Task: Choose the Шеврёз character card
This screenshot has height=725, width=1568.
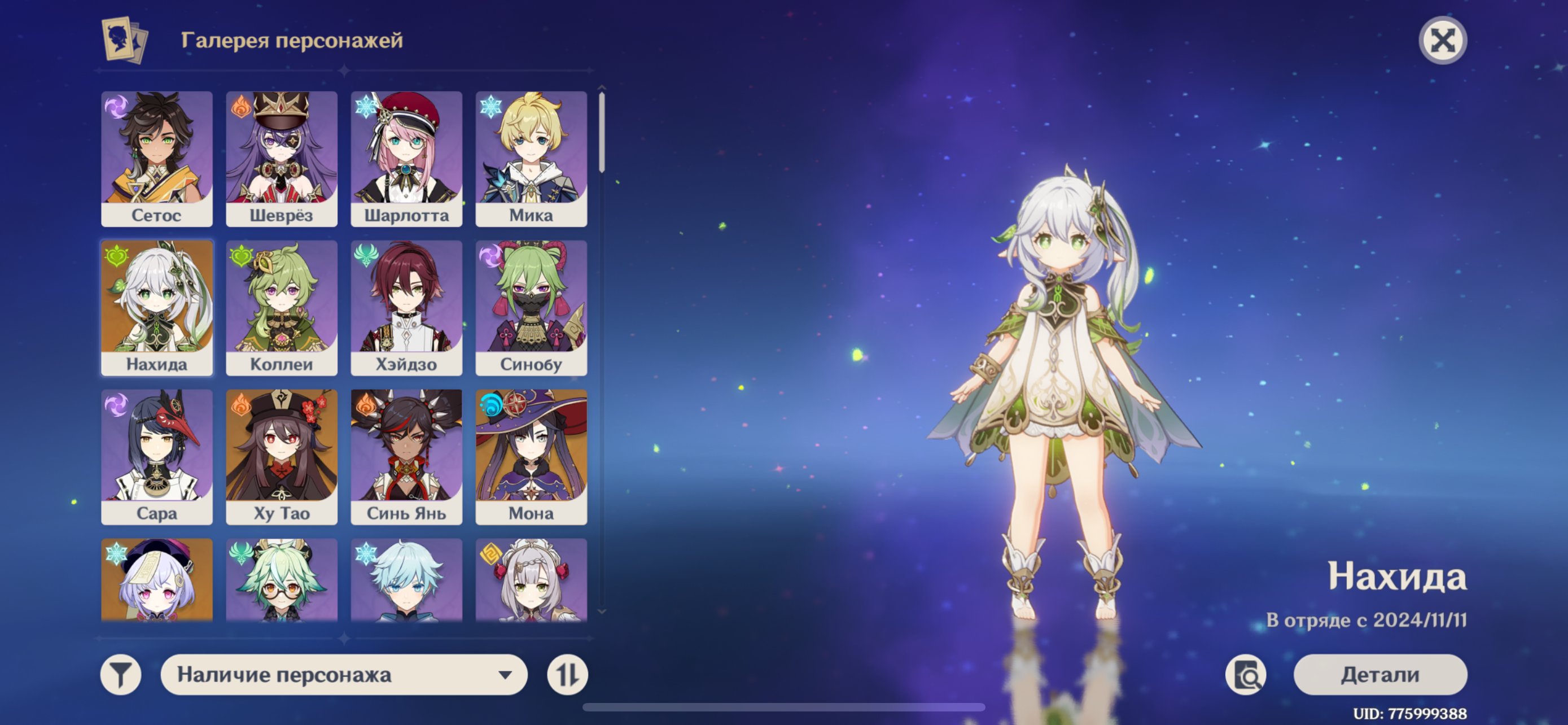Action: coord(281,158)
